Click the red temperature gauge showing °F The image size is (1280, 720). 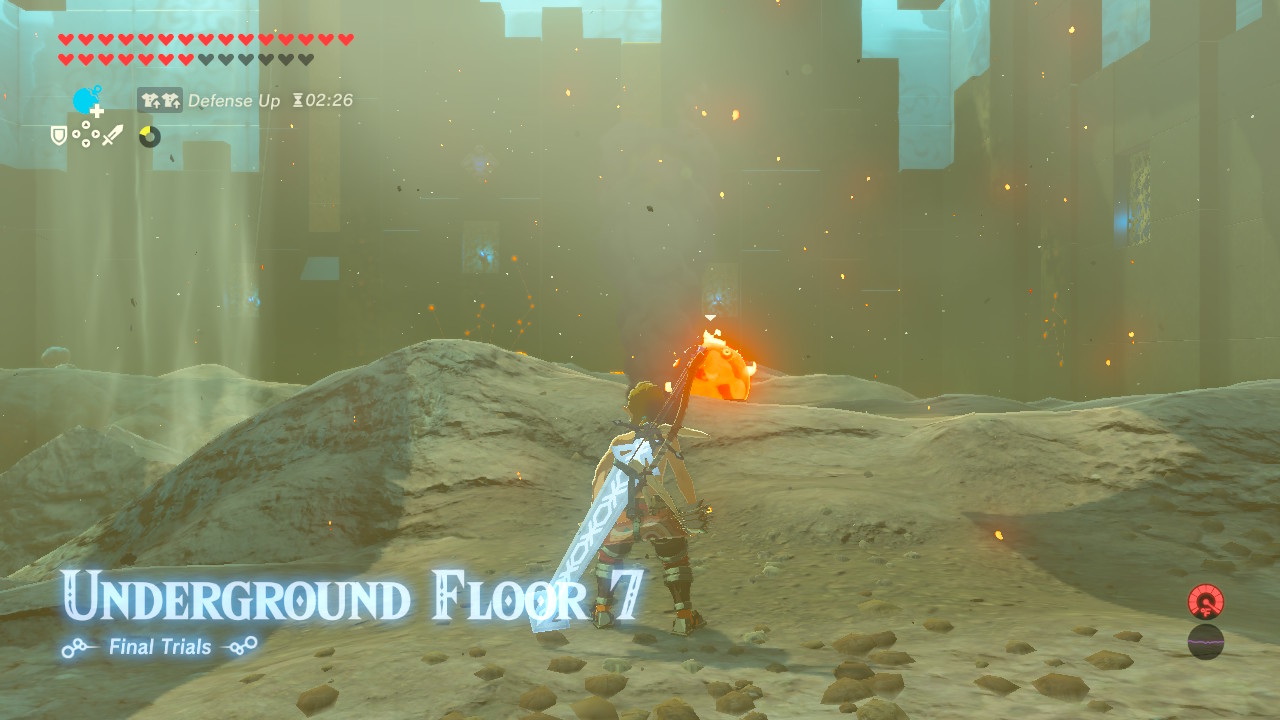(x=1205, y=601)
